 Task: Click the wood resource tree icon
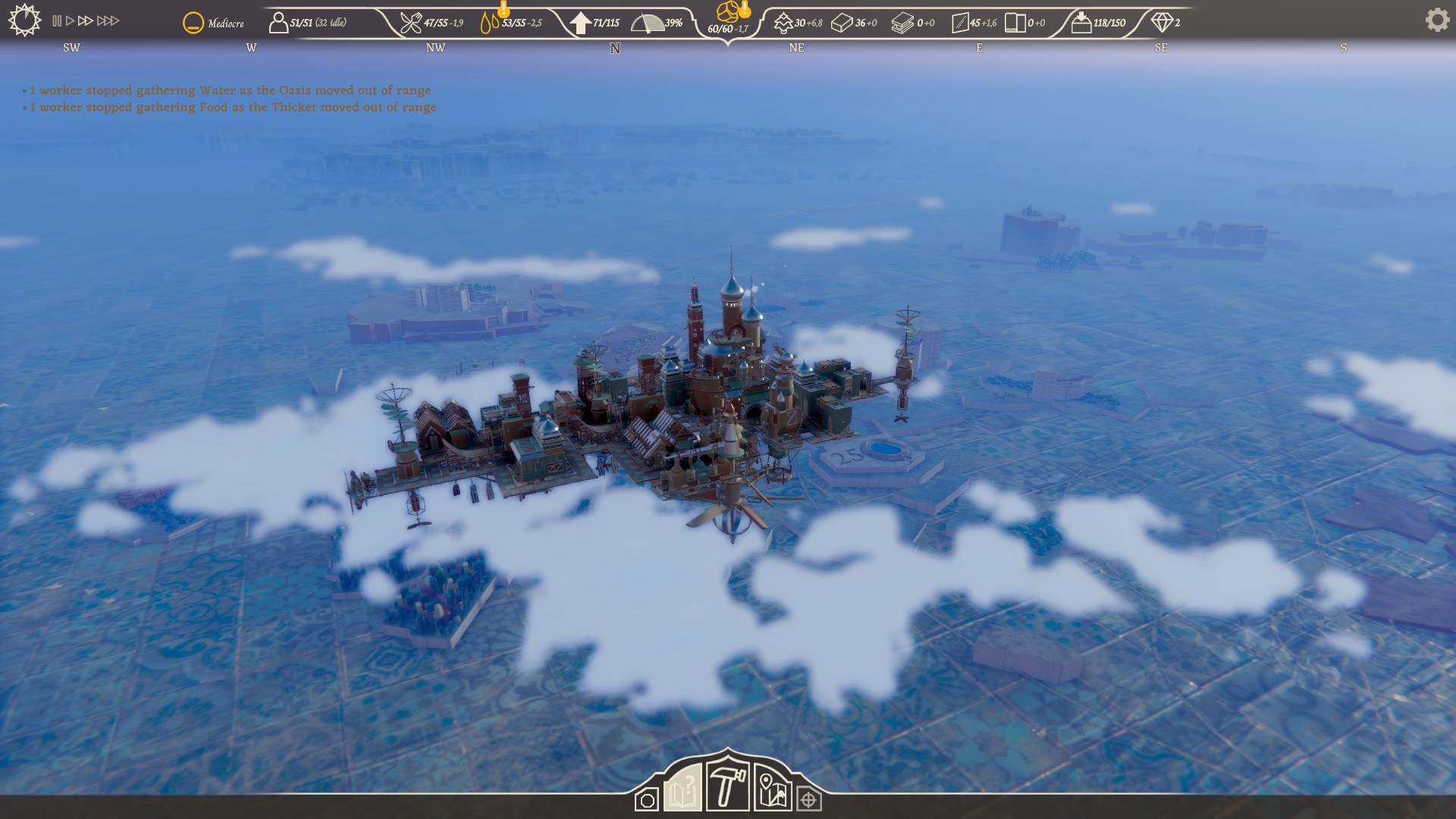(783, 22)
